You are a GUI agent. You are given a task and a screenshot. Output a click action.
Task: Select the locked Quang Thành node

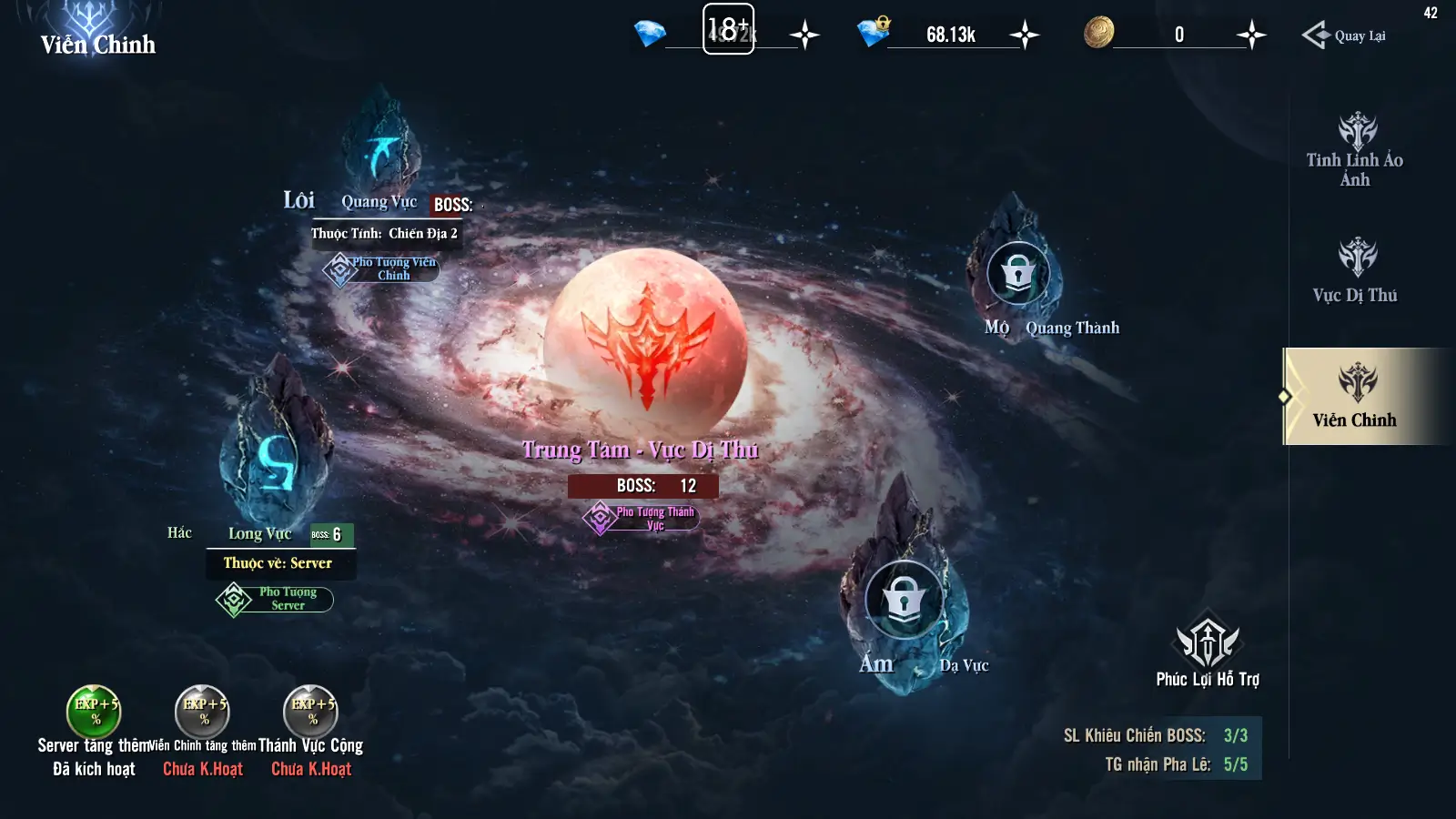pyautogui.click(x=1017, y=271)
